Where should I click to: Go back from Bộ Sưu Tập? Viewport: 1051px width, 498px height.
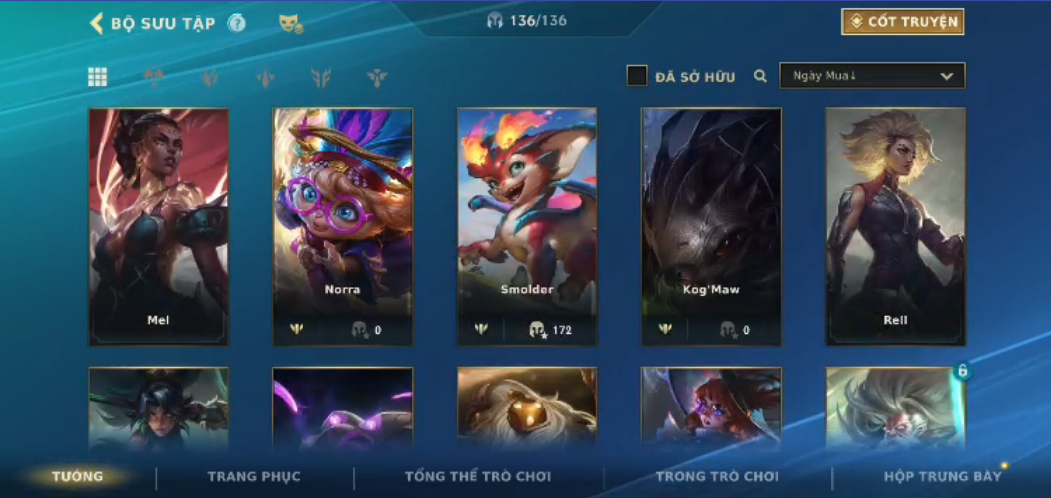pyautogui.click(x=97, y=23)
